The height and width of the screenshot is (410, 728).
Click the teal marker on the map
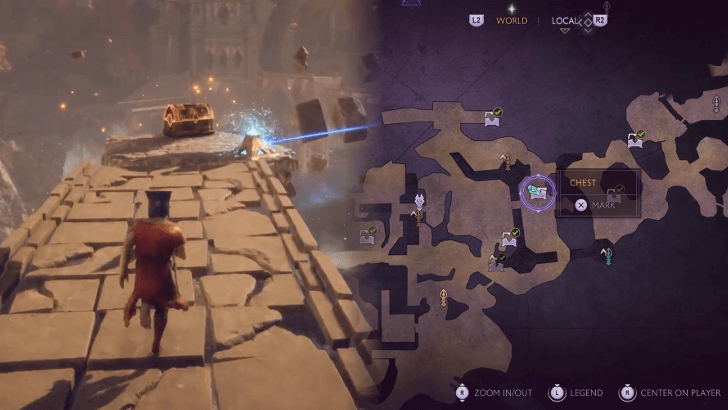606,256
